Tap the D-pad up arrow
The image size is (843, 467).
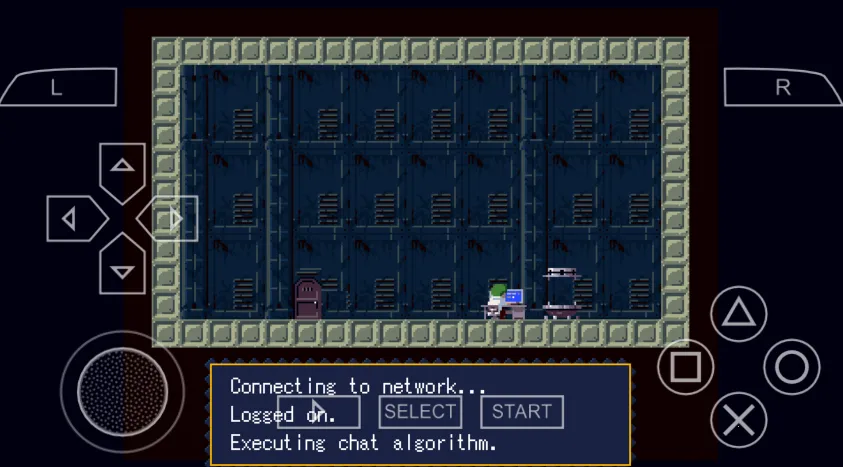click(x=122, y=167)
